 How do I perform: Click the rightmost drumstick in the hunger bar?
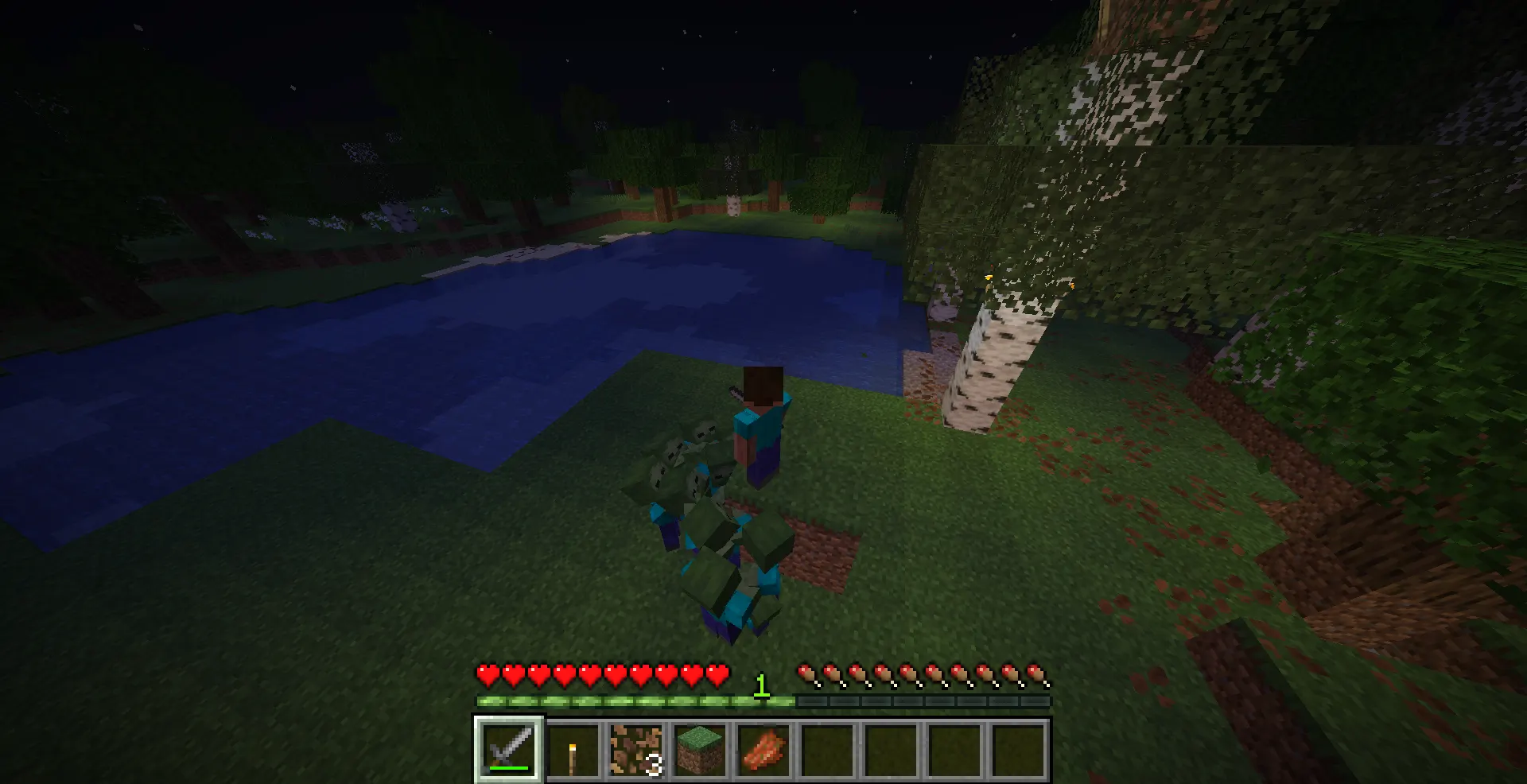point(1035,672)
